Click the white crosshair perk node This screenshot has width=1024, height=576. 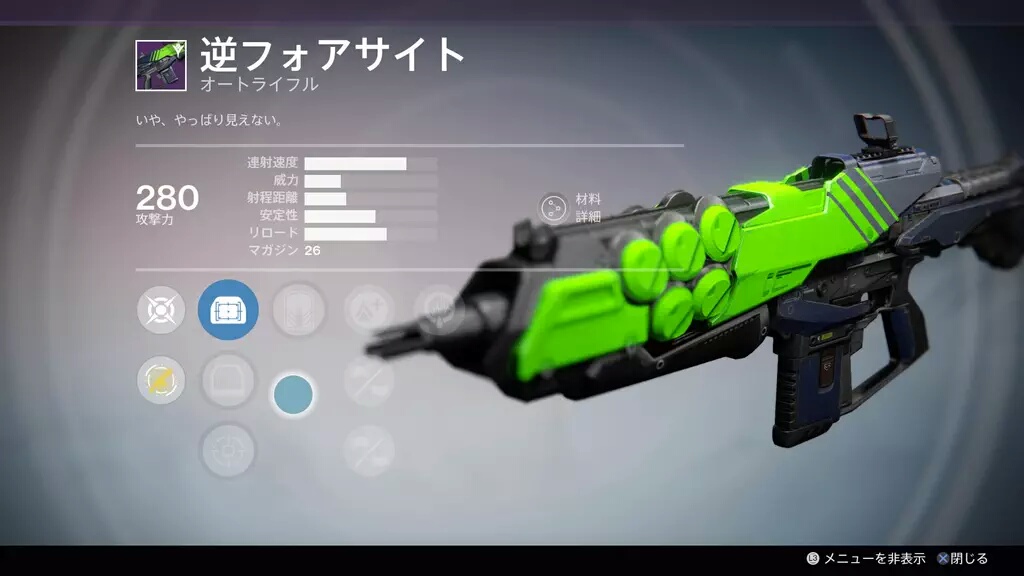[161, 310]
